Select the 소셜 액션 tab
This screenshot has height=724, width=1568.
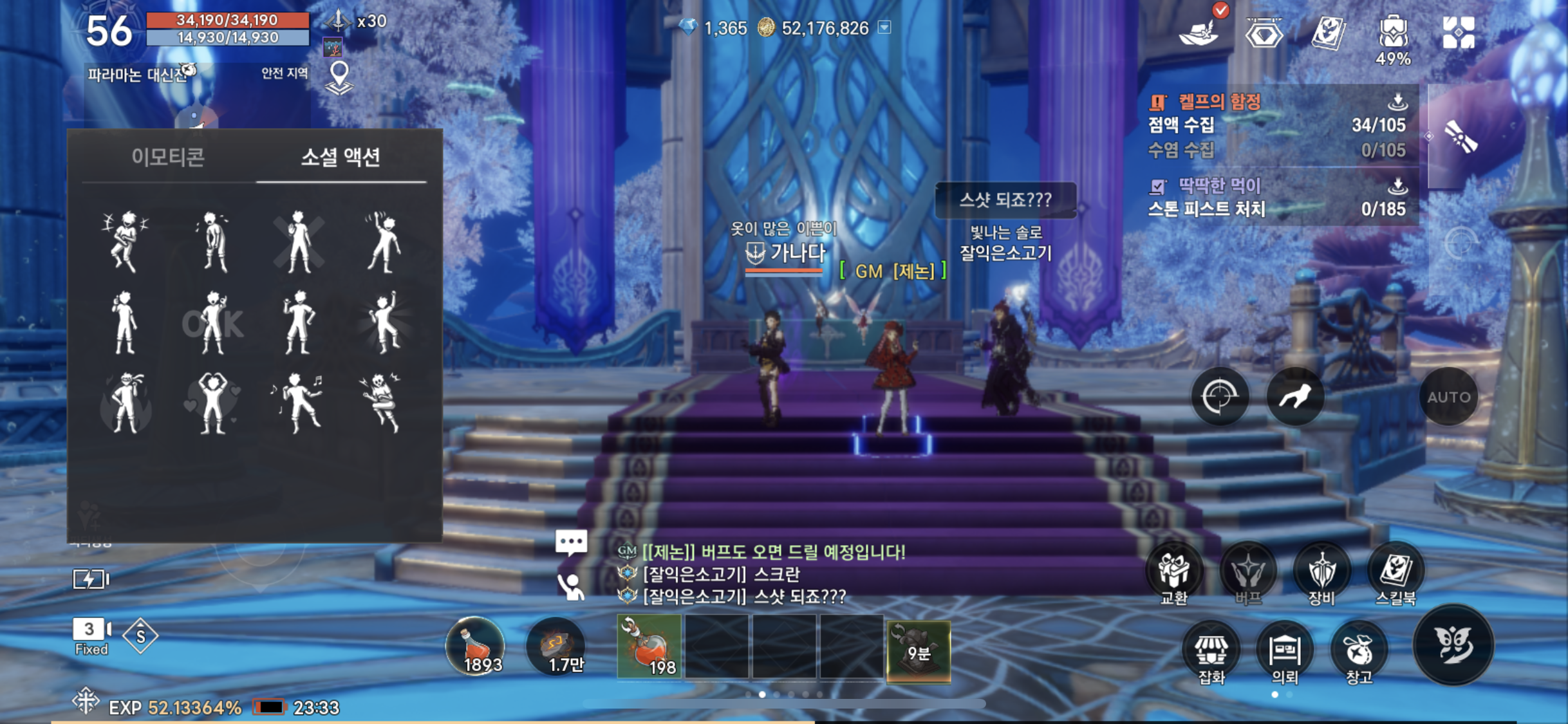coord(341,157)
